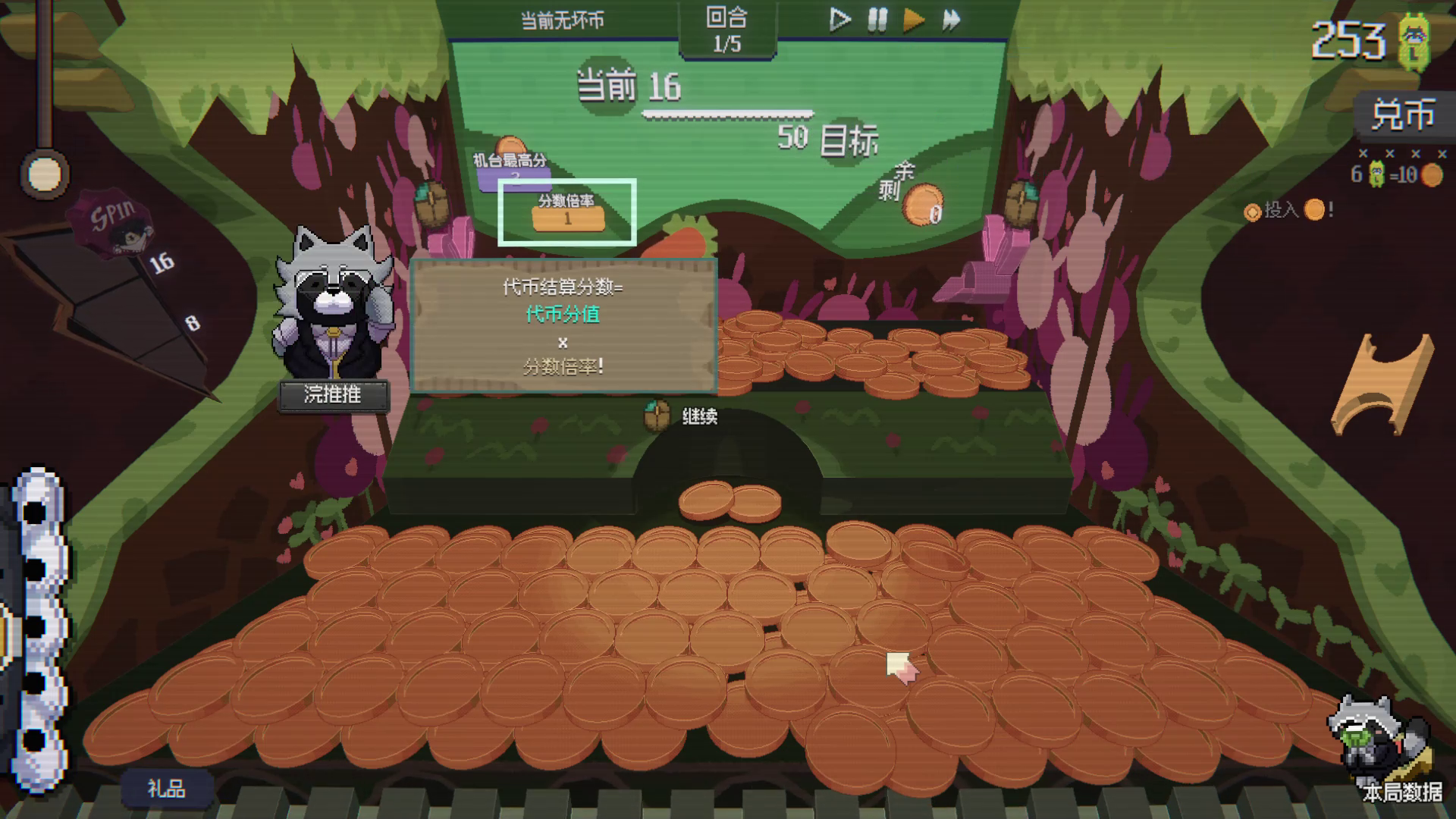The image size is (1456, 819).
Task: Activate fast-forward speed
Action: (x=951, y=20)
